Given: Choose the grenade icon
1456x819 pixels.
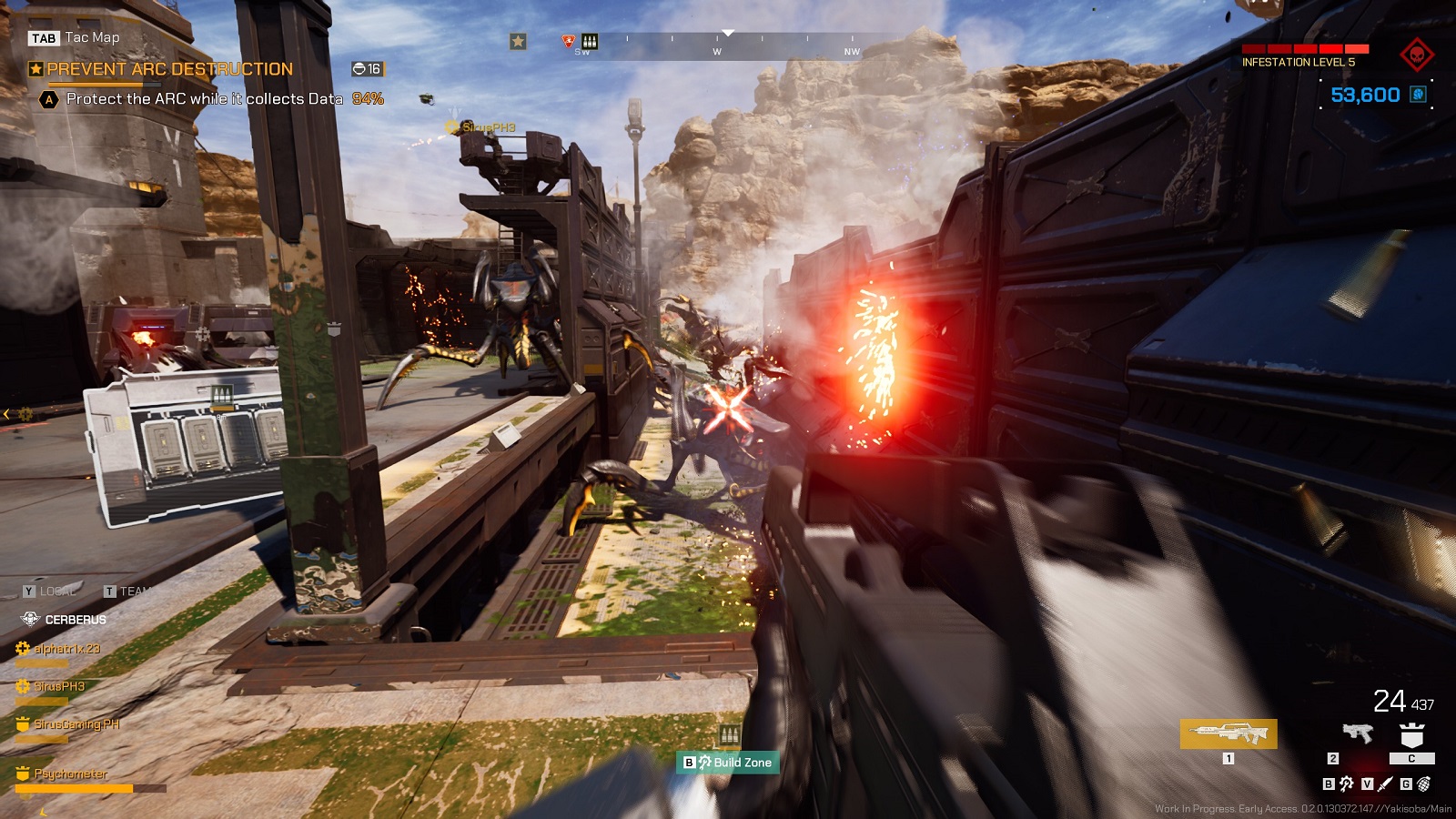Looking at the screenshot, I should (x=1424, y=784).
